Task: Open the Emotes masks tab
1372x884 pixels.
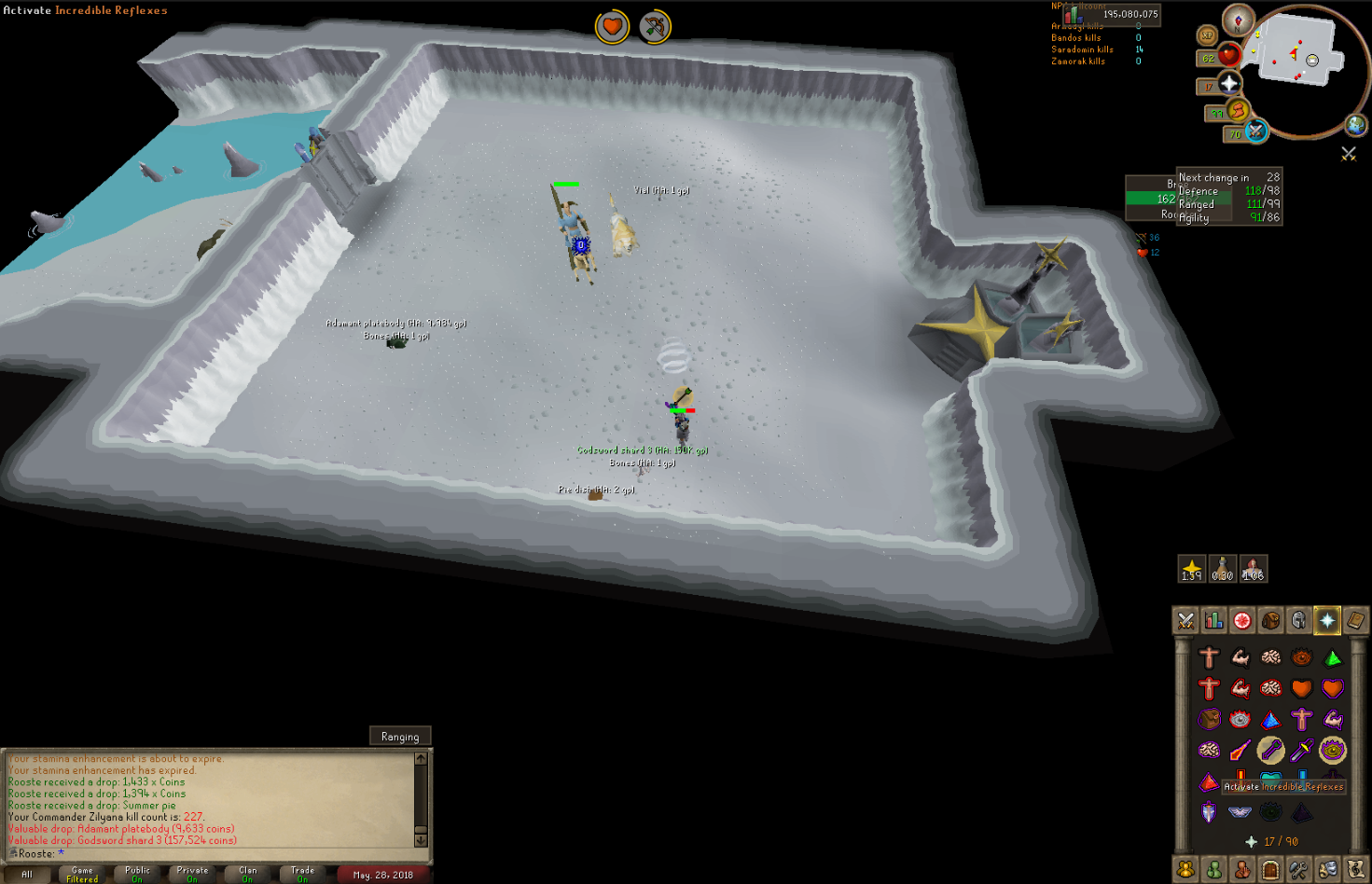Action: tap(1326, 868)
